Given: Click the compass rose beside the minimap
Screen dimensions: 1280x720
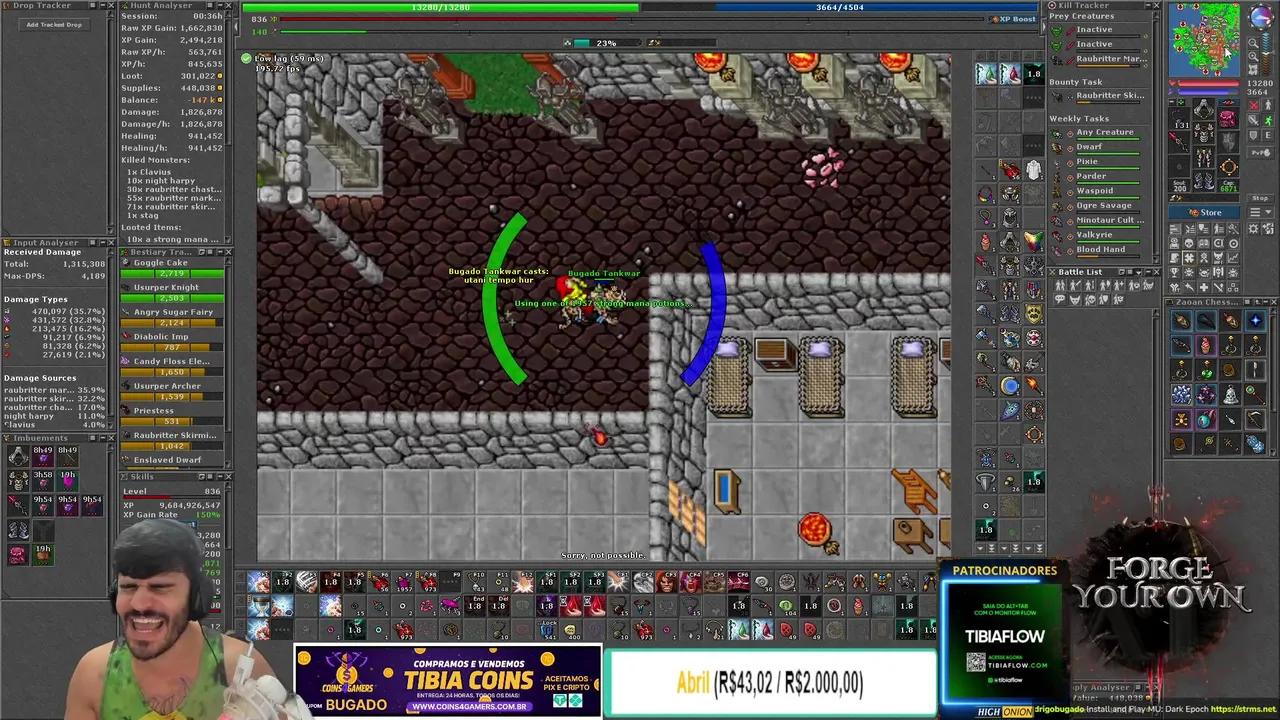Looking at the screenshot, I should point(1261,18).
